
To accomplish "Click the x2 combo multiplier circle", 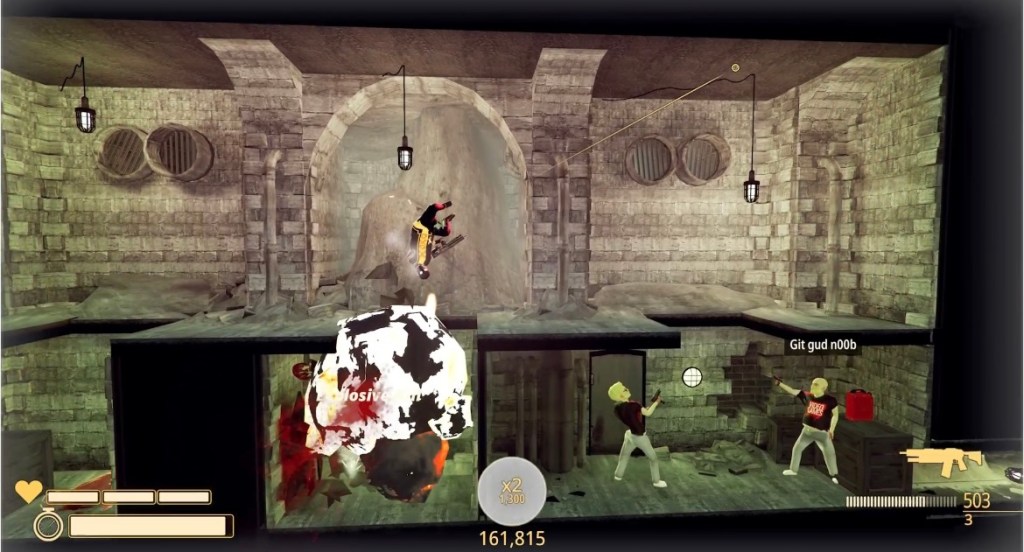I will pos(511,491).
